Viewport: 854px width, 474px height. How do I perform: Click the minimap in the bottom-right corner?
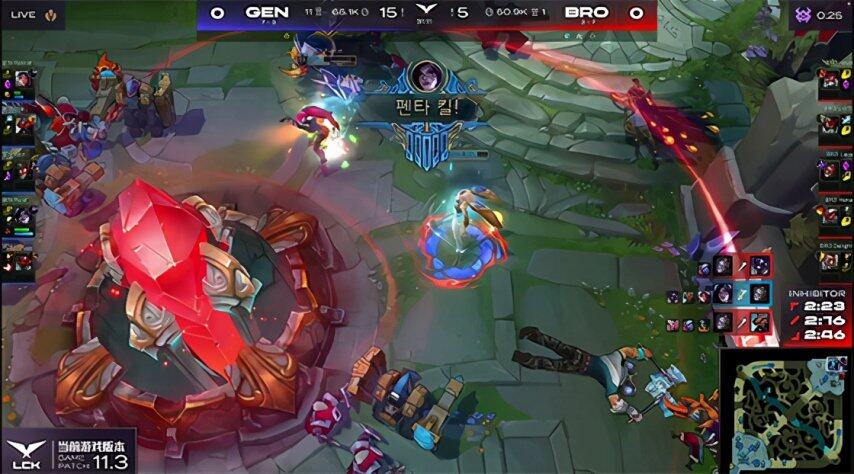784,409
